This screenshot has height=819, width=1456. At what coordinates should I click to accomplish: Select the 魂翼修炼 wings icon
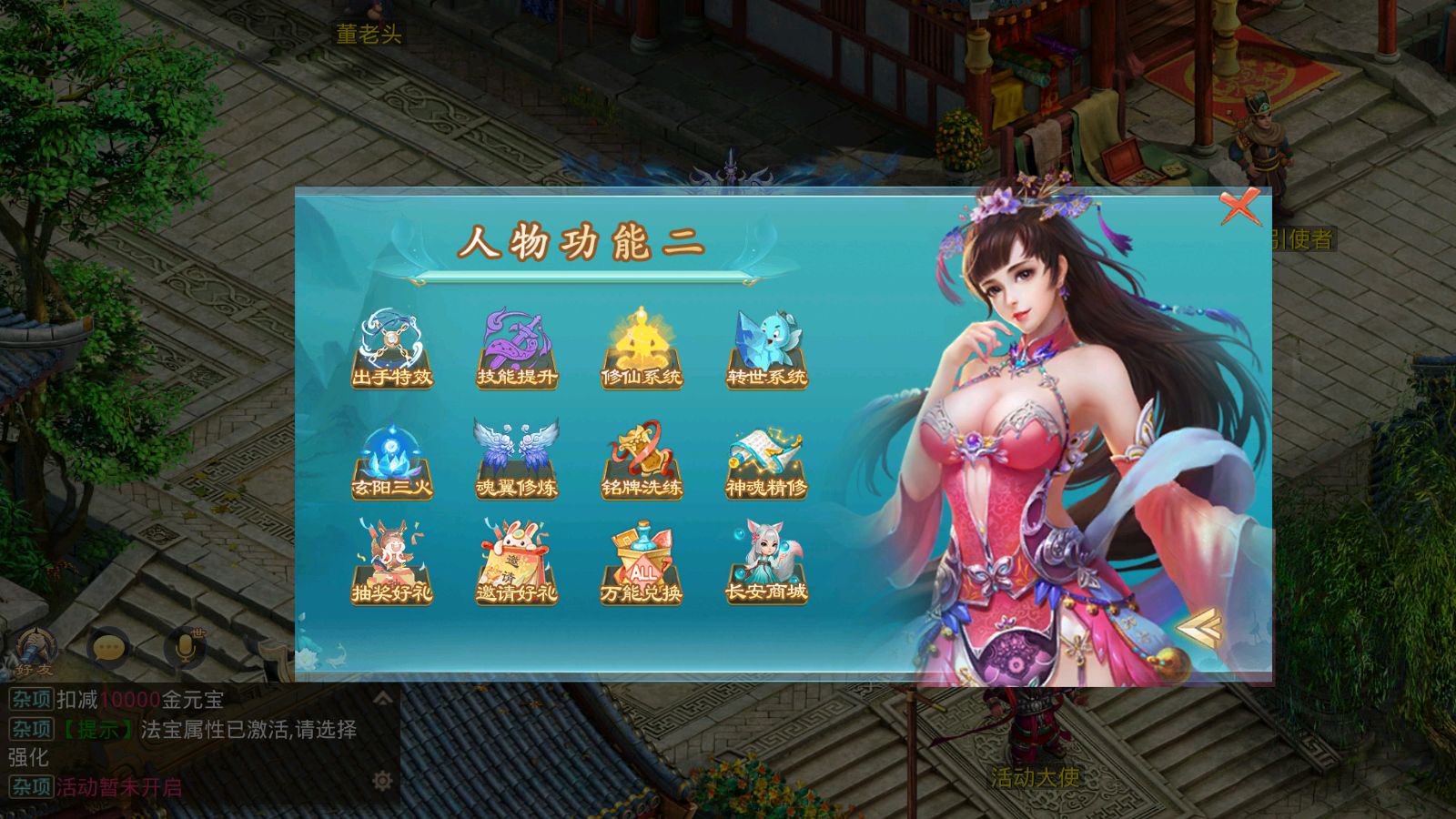[517, 461]
